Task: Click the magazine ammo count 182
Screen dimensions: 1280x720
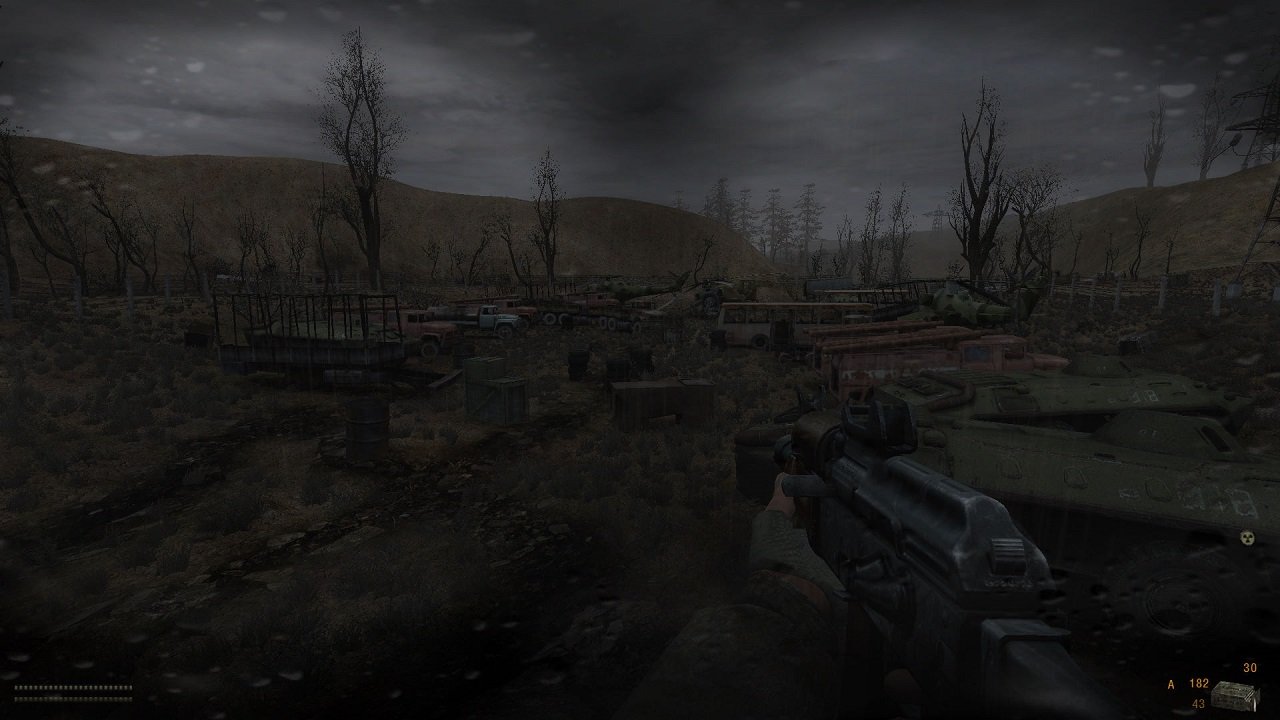Action: coord(1198,684)
